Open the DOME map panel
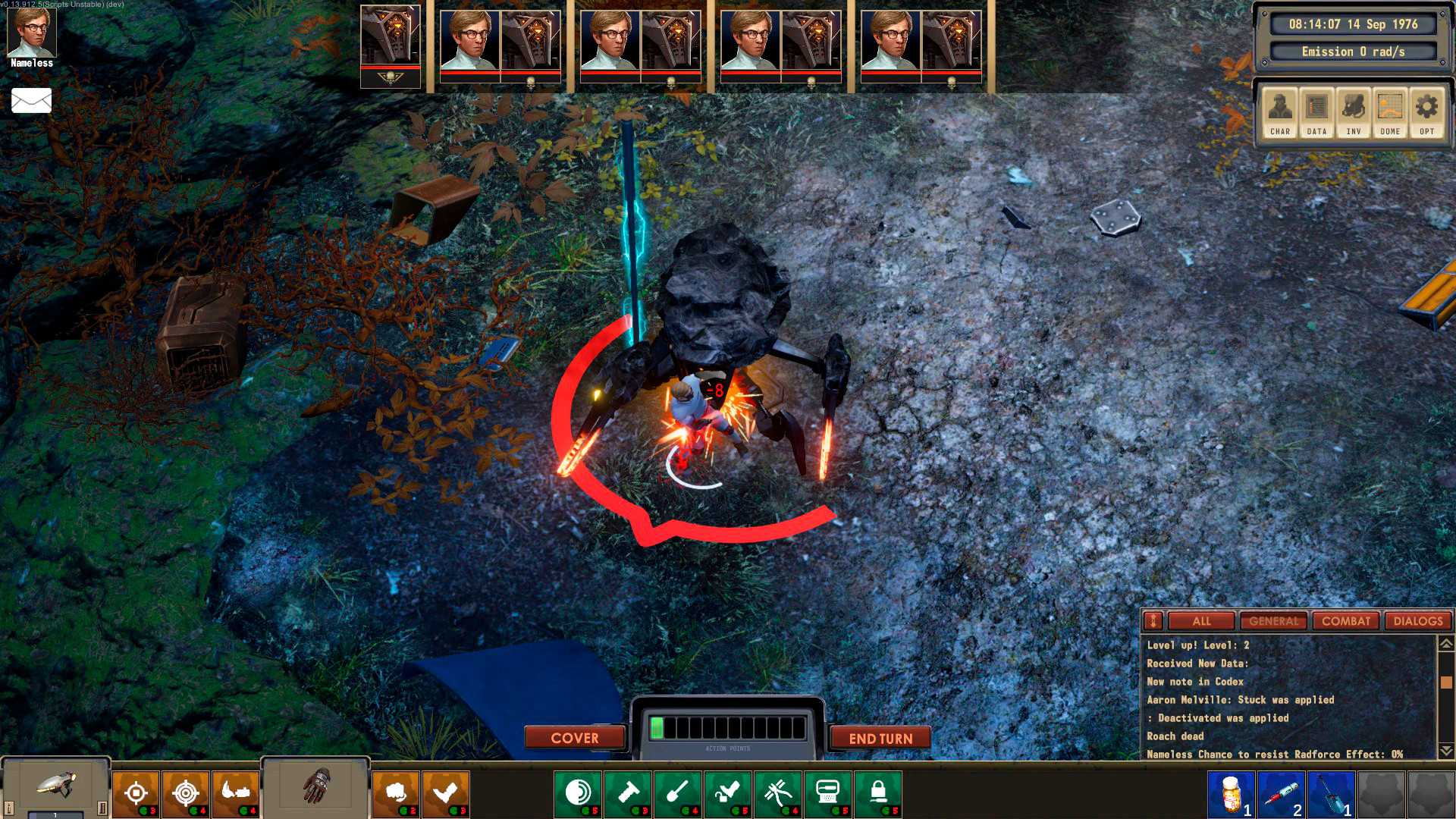 coord(1390,112)
